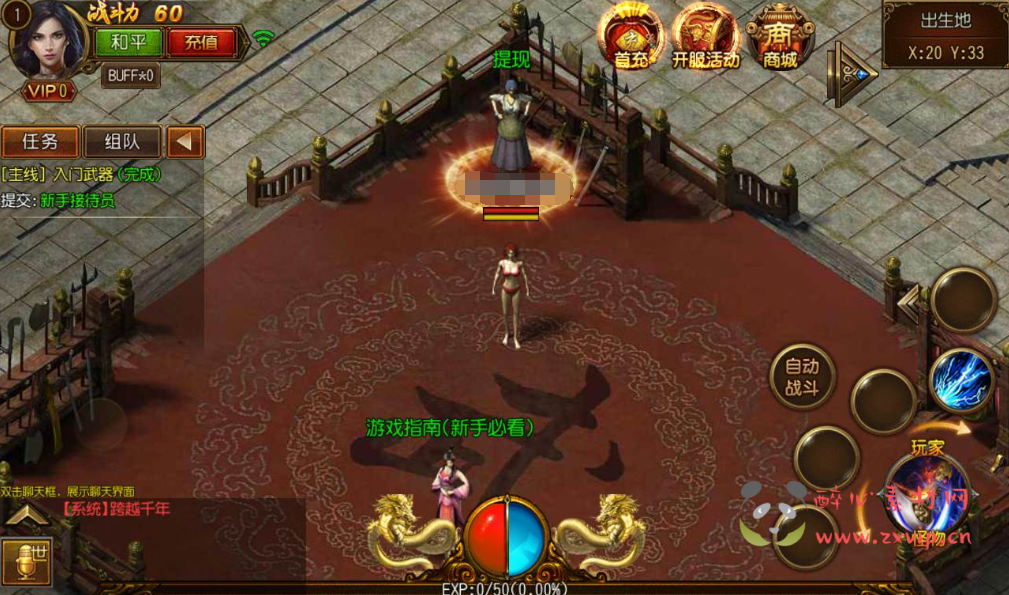The height and width of the screenshot is (595, 1009).
Task: Expand the top menu with gold arrow
Action: click(852, 73)
